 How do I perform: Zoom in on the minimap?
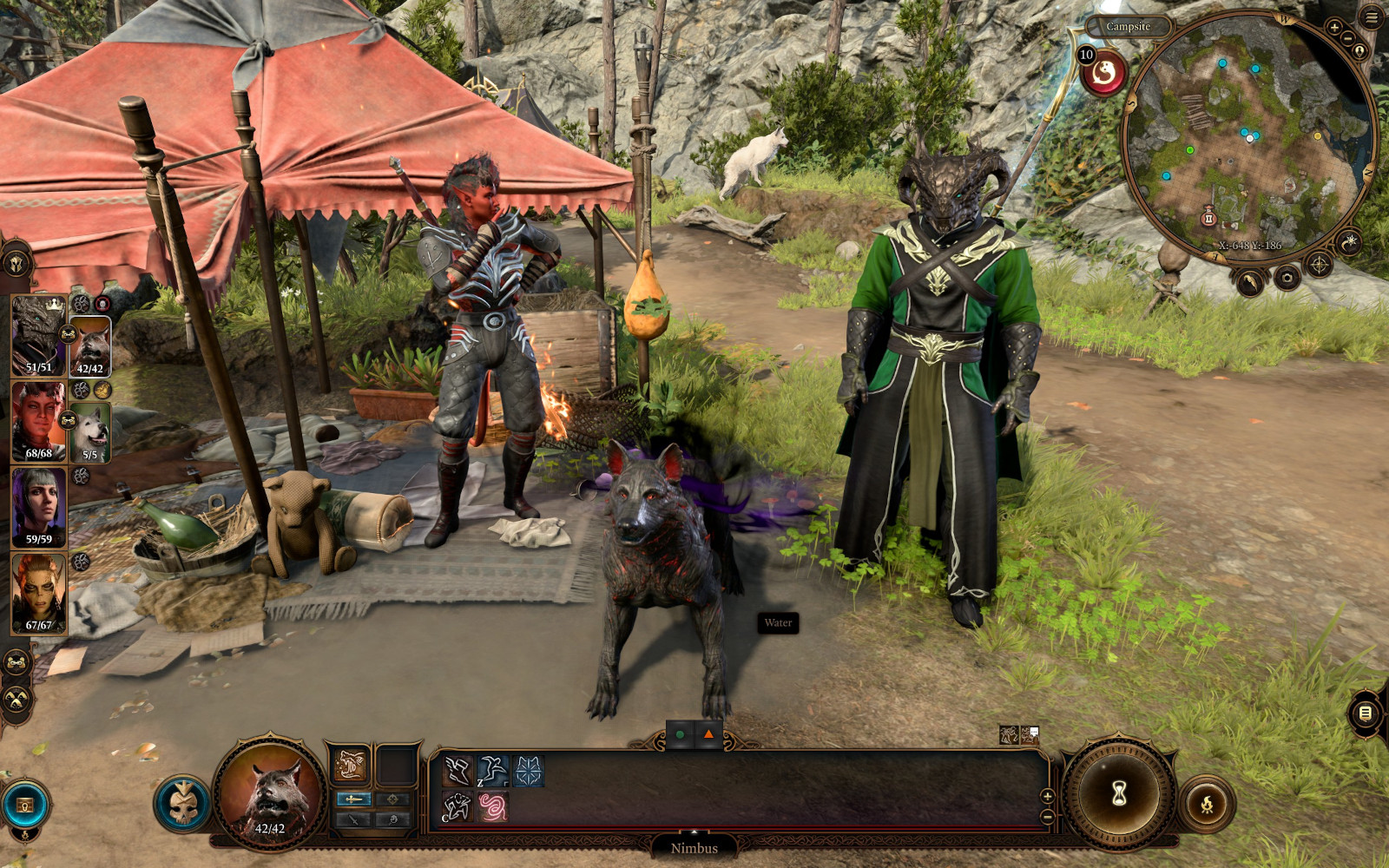pyautogui.click(x=1334, y=28)
